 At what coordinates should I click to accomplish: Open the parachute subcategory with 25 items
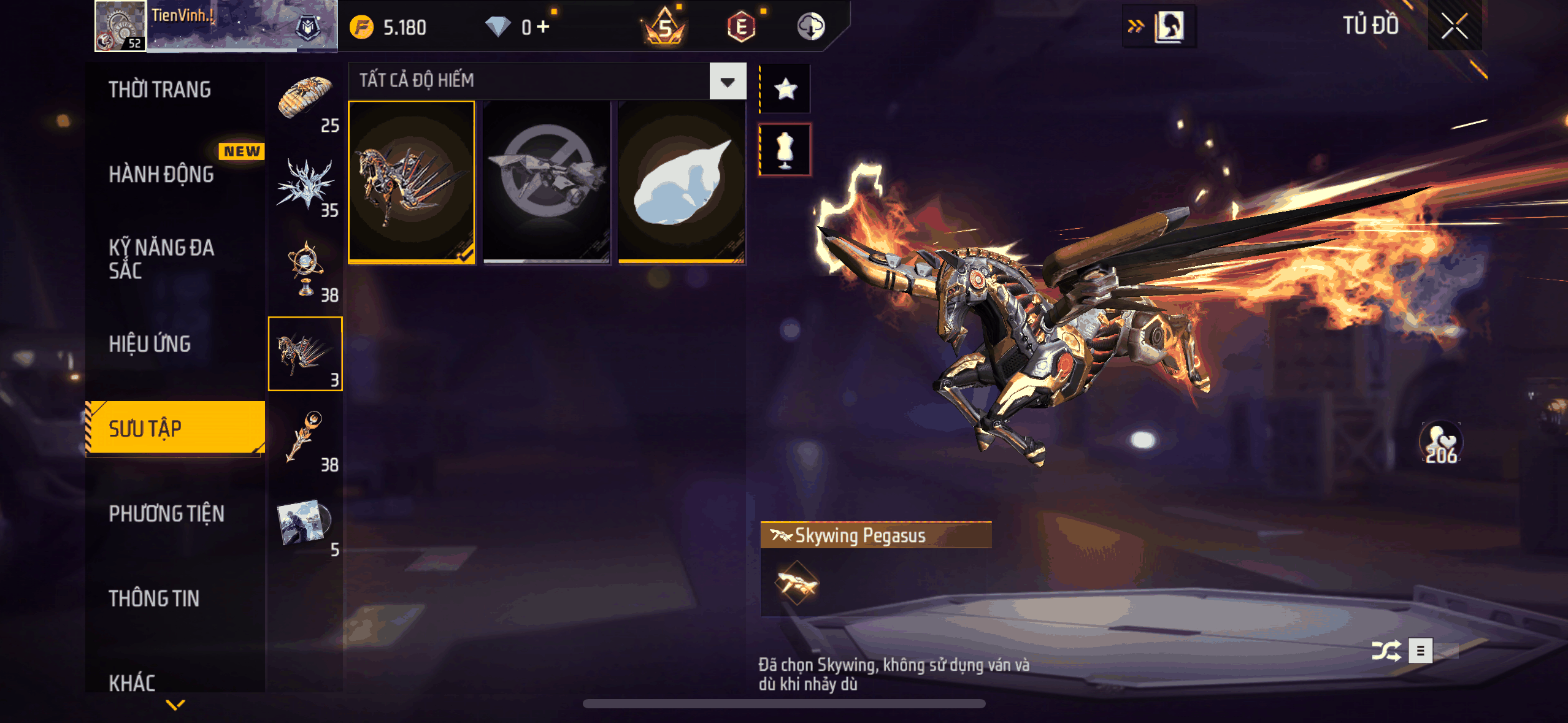[x=306, y=102]
